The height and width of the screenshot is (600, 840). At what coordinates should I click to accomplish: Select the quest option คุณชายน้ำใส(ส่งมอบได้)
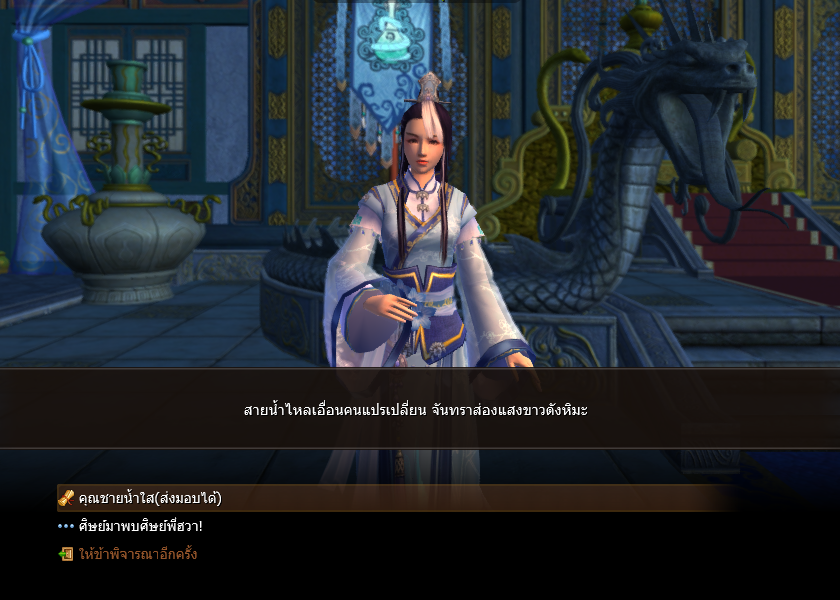(x=150, y=498)
